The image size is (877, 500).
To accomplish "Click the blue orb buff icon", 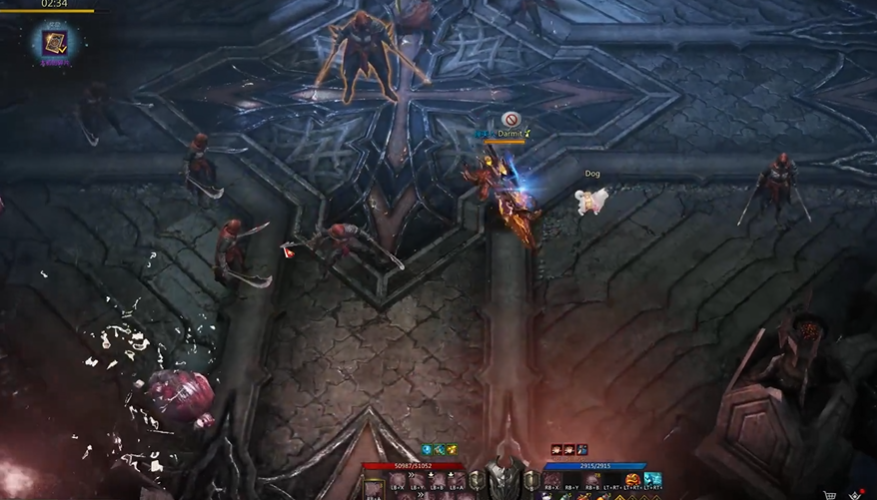I will (426, 450).
